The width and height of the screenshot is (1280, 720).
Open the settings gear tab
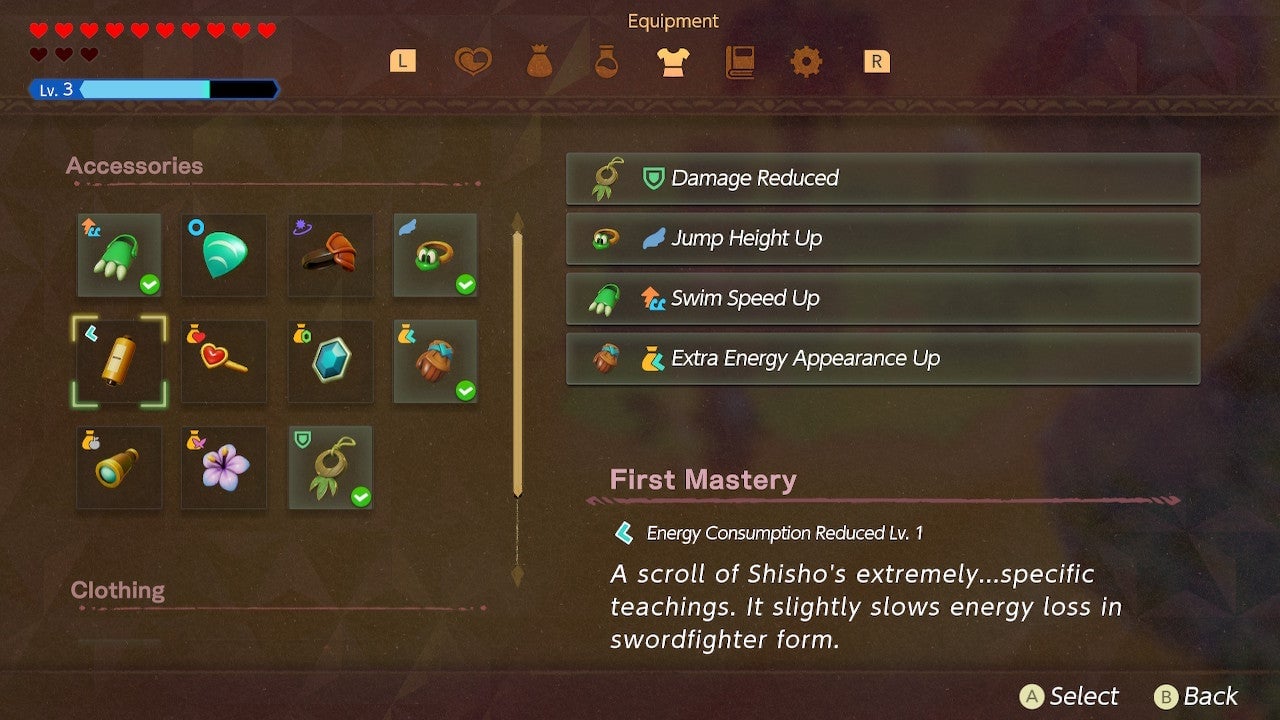click(806, 61)
